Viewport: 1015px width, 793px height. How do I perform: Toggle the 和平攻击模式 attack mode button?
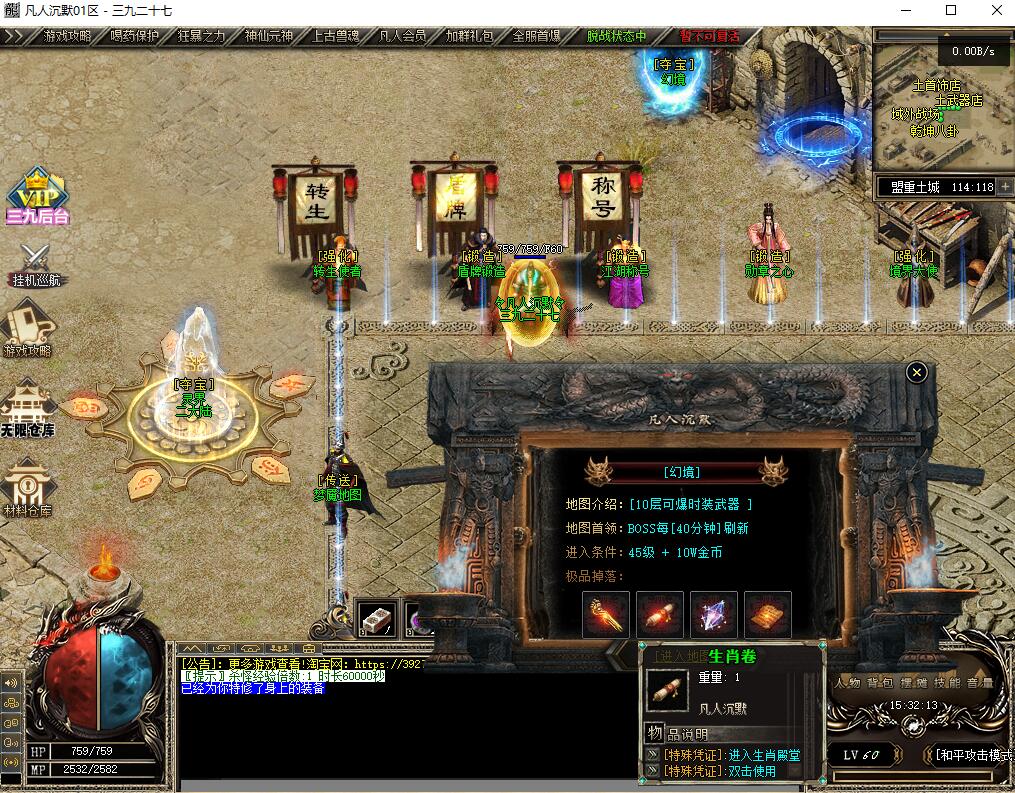pyautogui.click(x=972, y=755)
